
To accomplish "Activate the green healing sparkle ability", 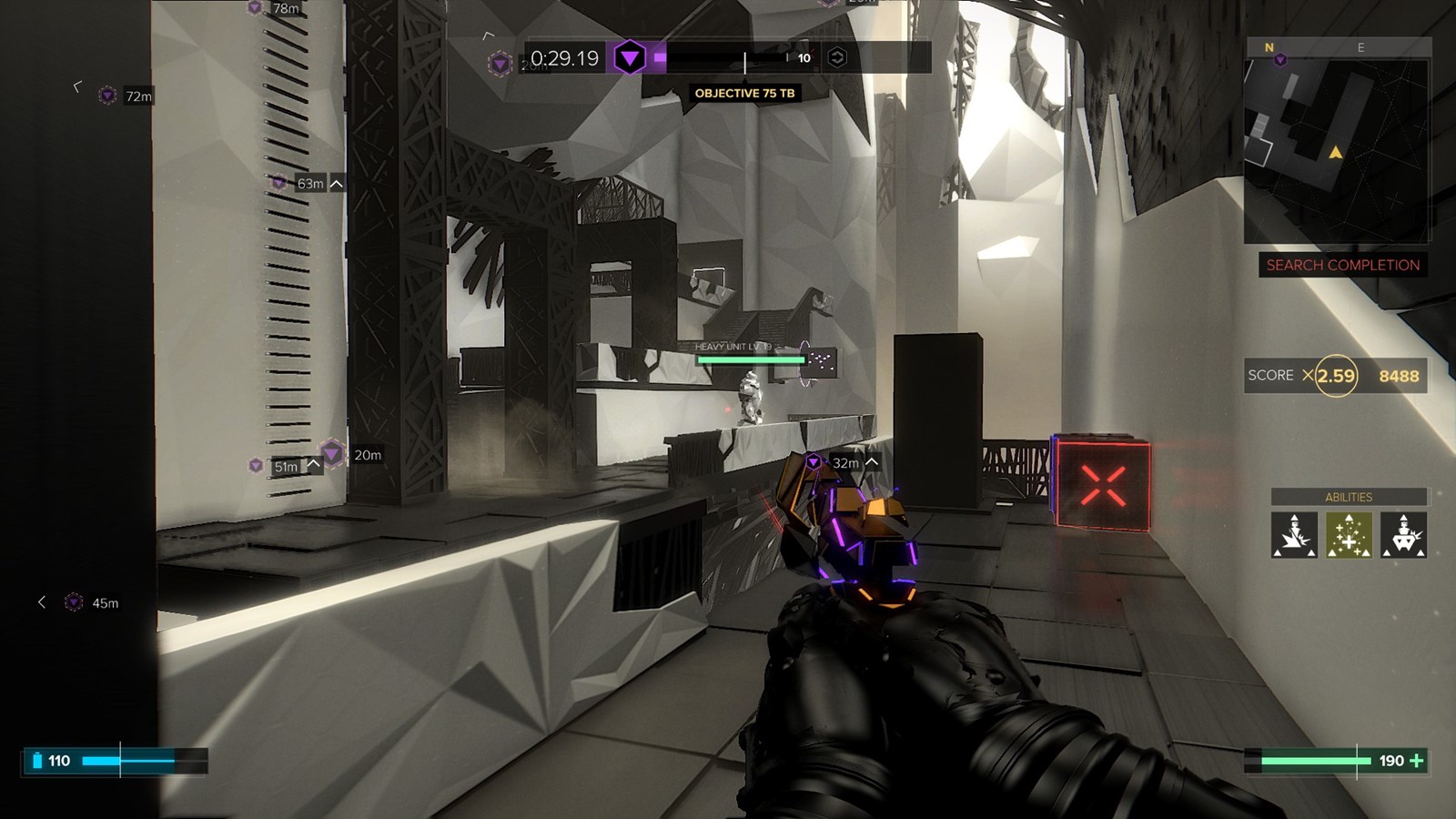I will click(1349, 534).
